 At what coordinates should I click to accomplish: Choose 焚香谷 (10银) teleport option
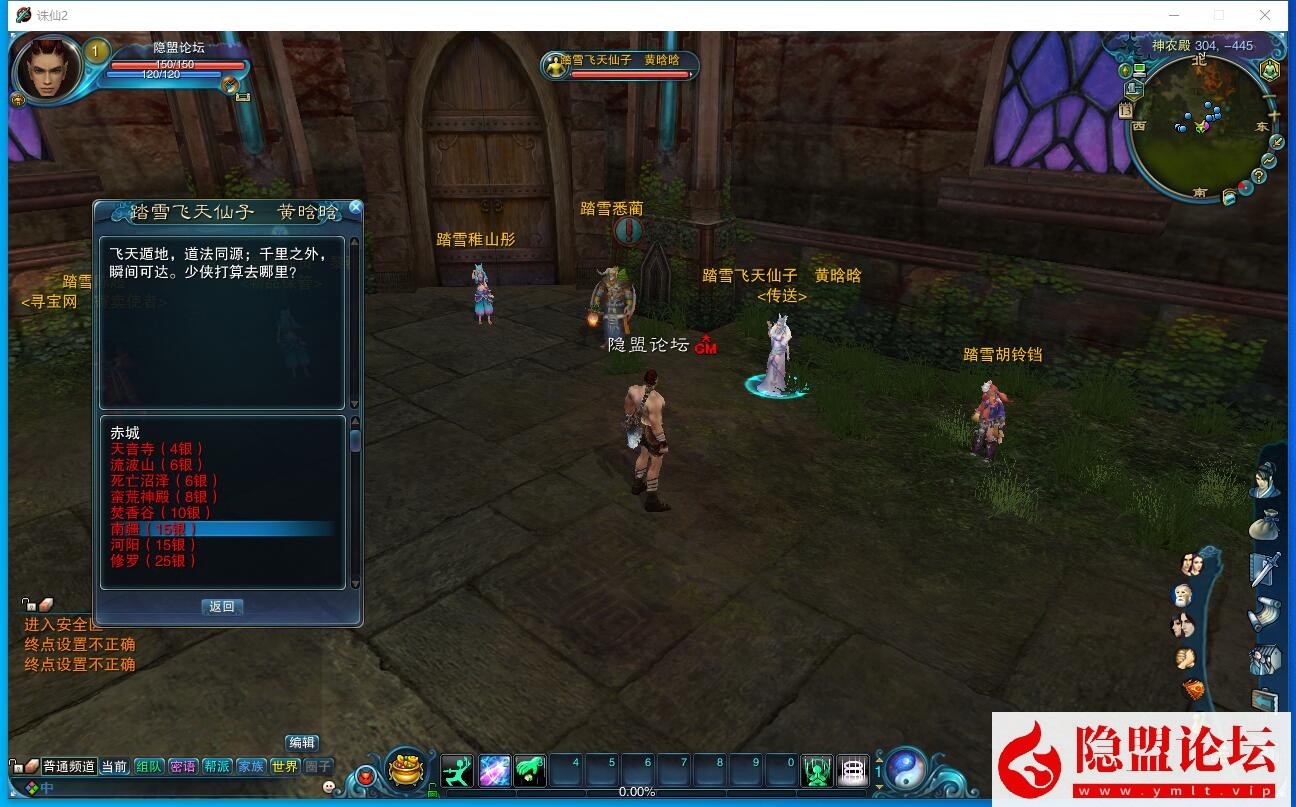point(161,513)
